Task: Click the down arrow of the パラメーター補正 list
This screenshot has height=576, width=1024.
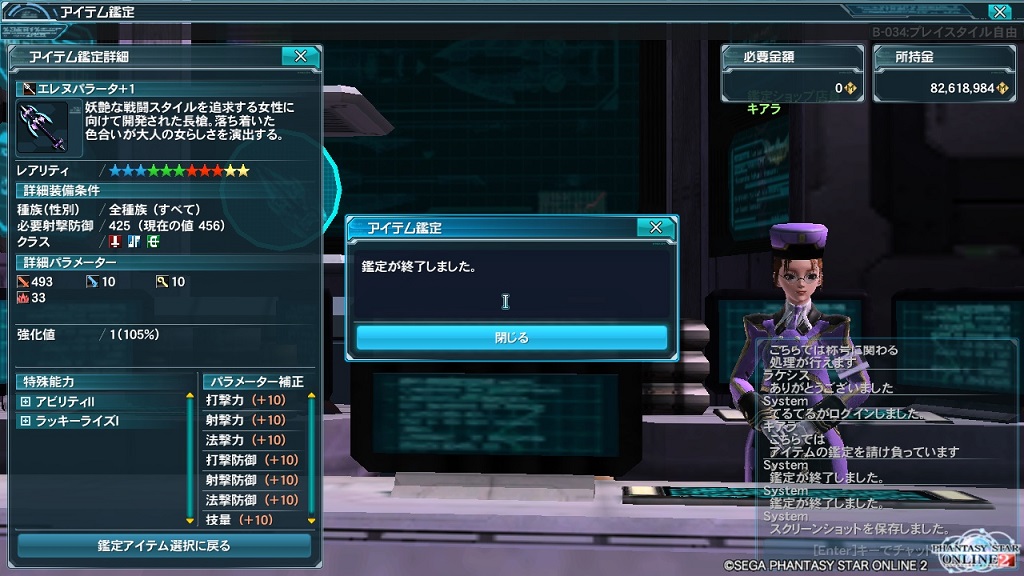Action: click(x=311, y=520)
